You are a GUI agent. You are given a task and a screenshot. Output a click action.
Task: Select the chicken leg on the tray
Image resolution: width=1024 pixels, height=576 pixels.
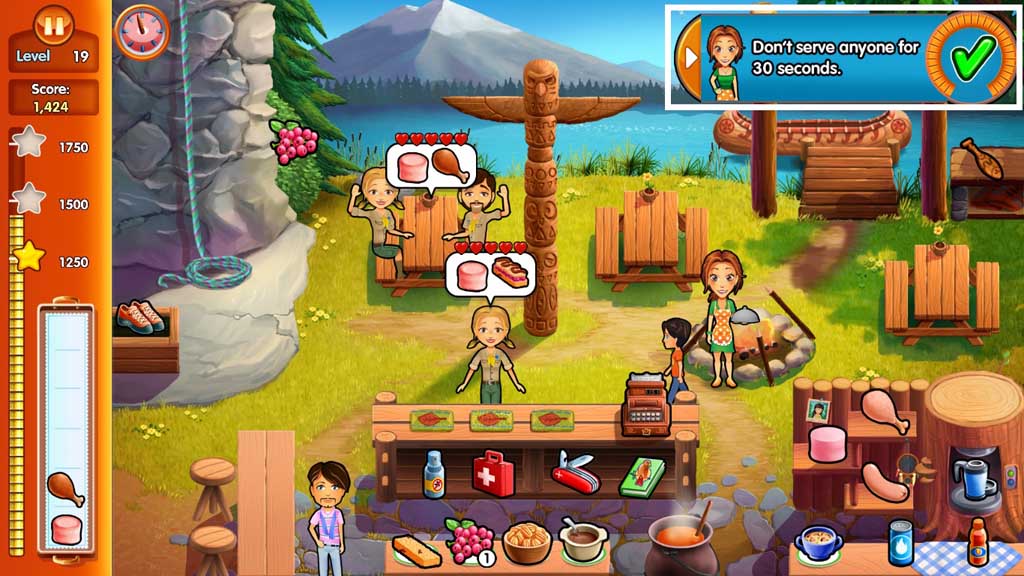point(65,488)
